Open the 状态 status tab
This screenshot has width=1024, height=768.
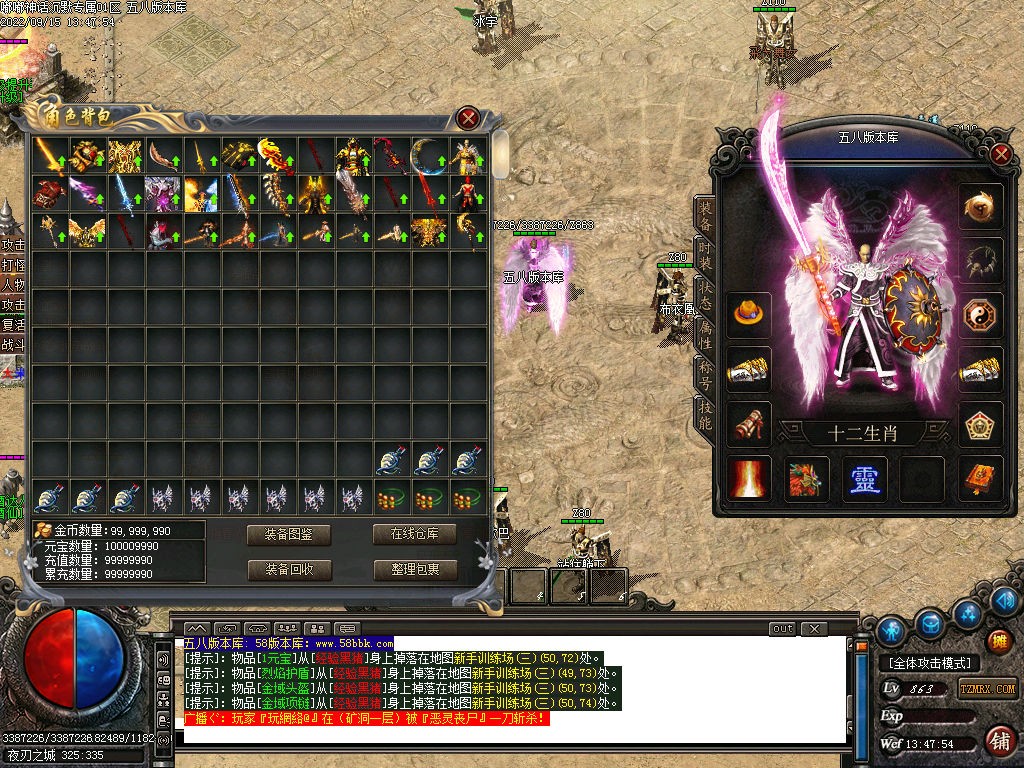point(705,290)
